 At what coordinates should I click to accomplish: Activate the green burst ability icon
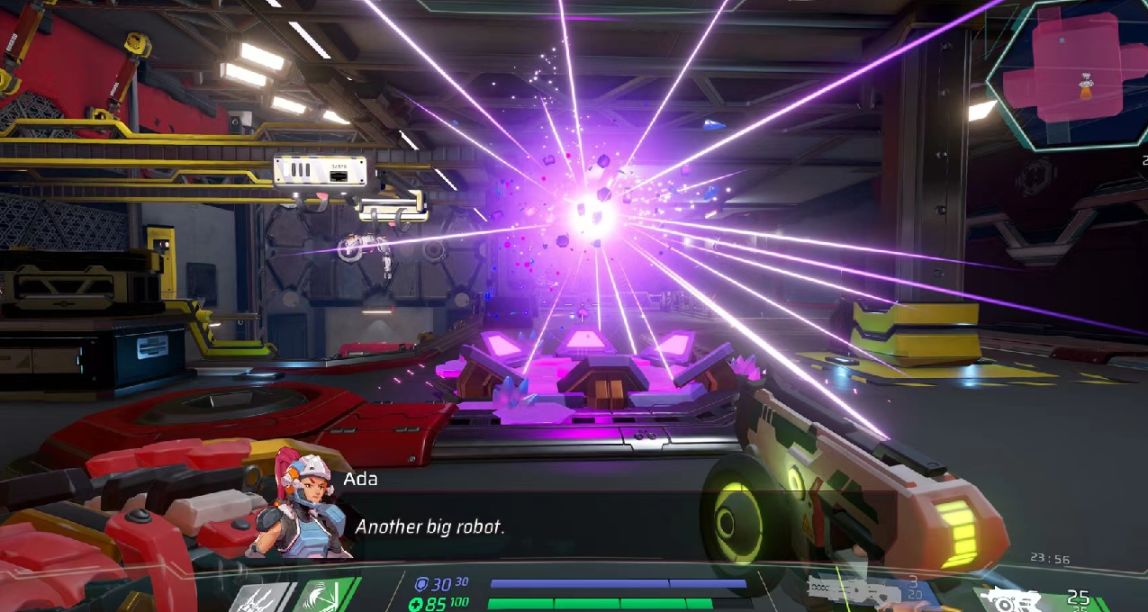[x=323, y=596]
